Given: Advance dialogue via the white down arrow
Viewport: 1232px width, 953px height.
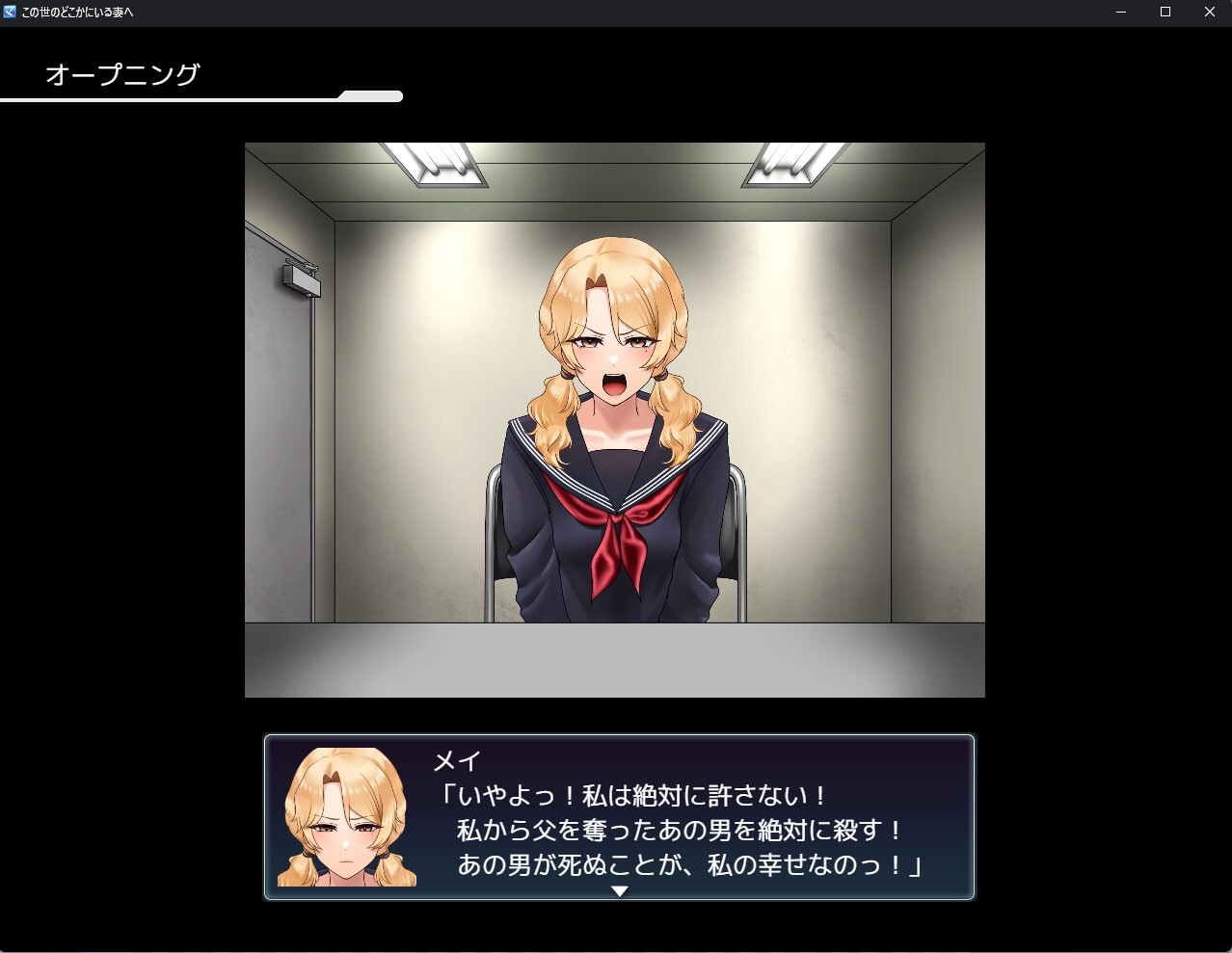Looking at the screenshot, I should point(620,891).
